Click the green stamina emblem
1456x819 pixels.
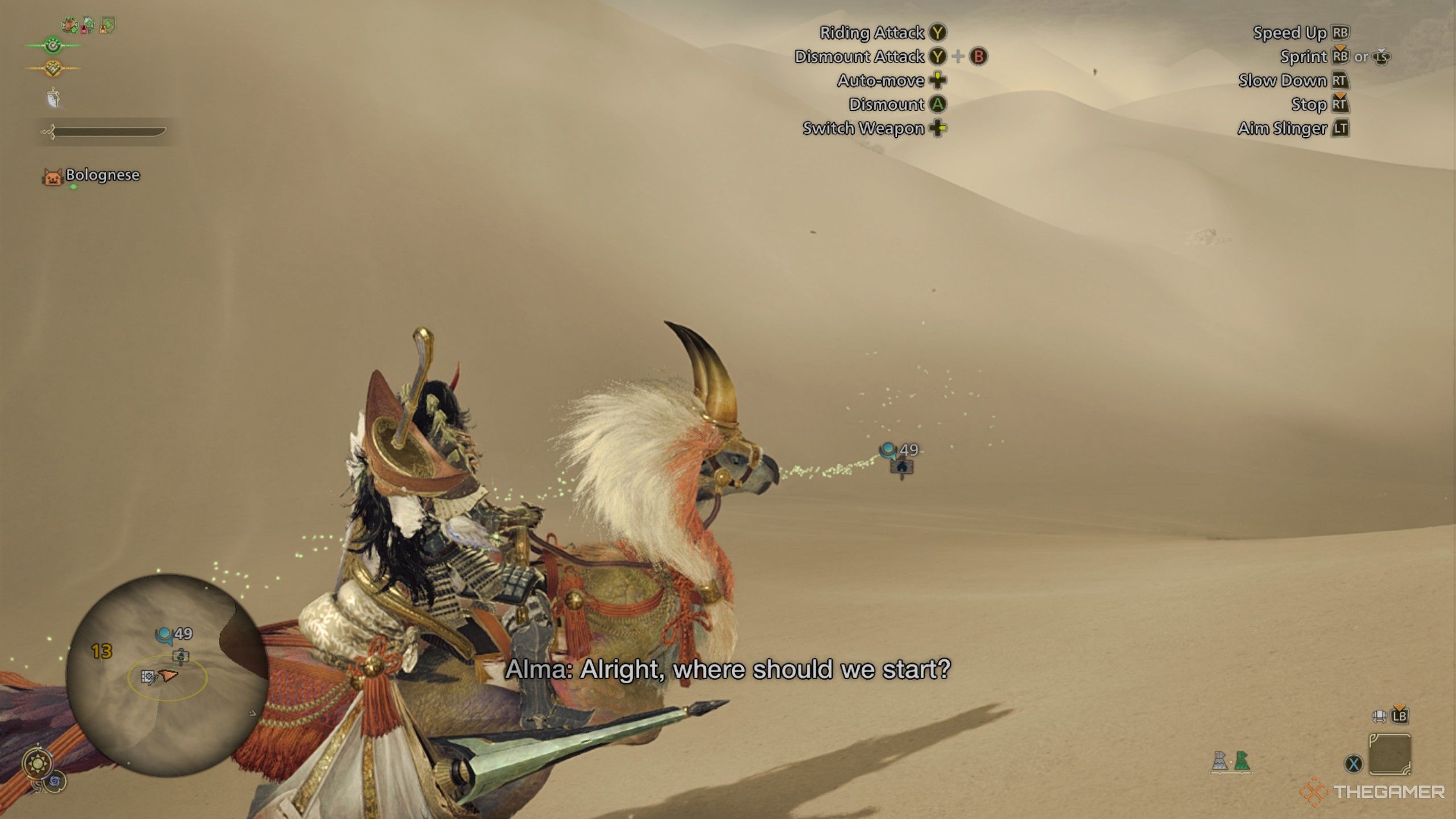coord(53,45)
